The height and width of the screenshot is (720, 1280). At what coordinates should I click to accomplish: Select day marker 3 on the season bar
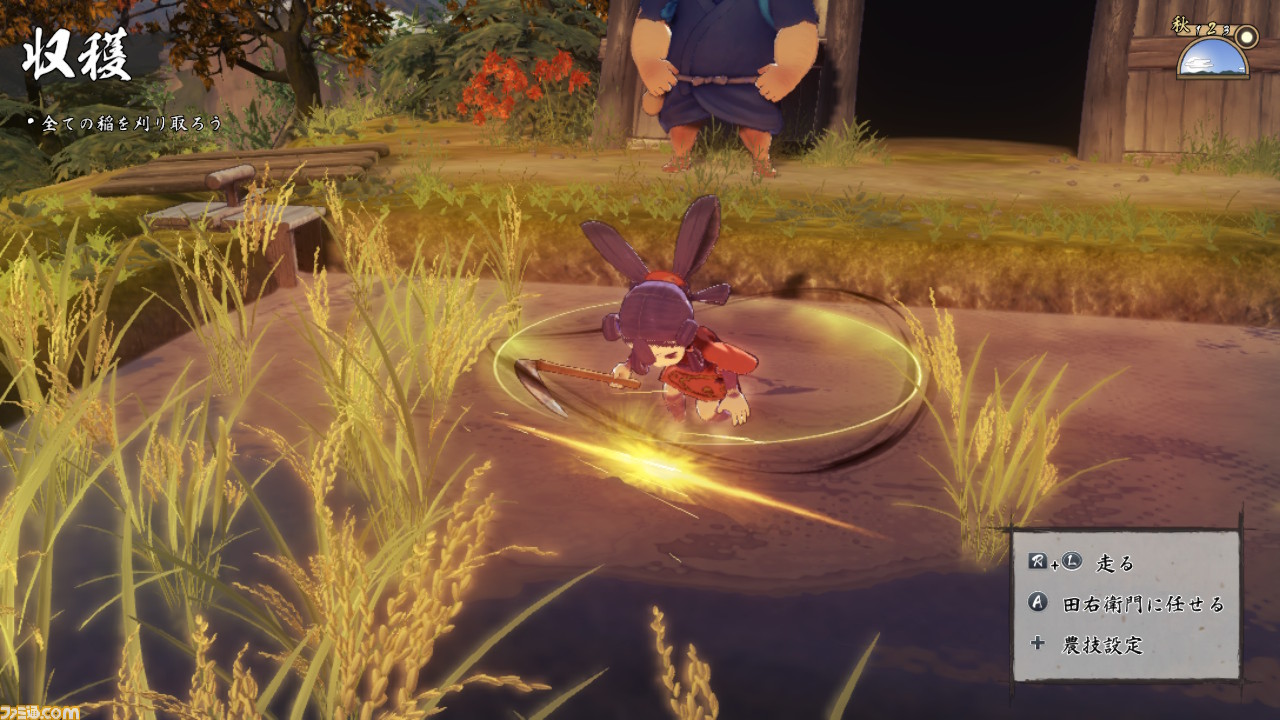click(x=1226, y=30)
